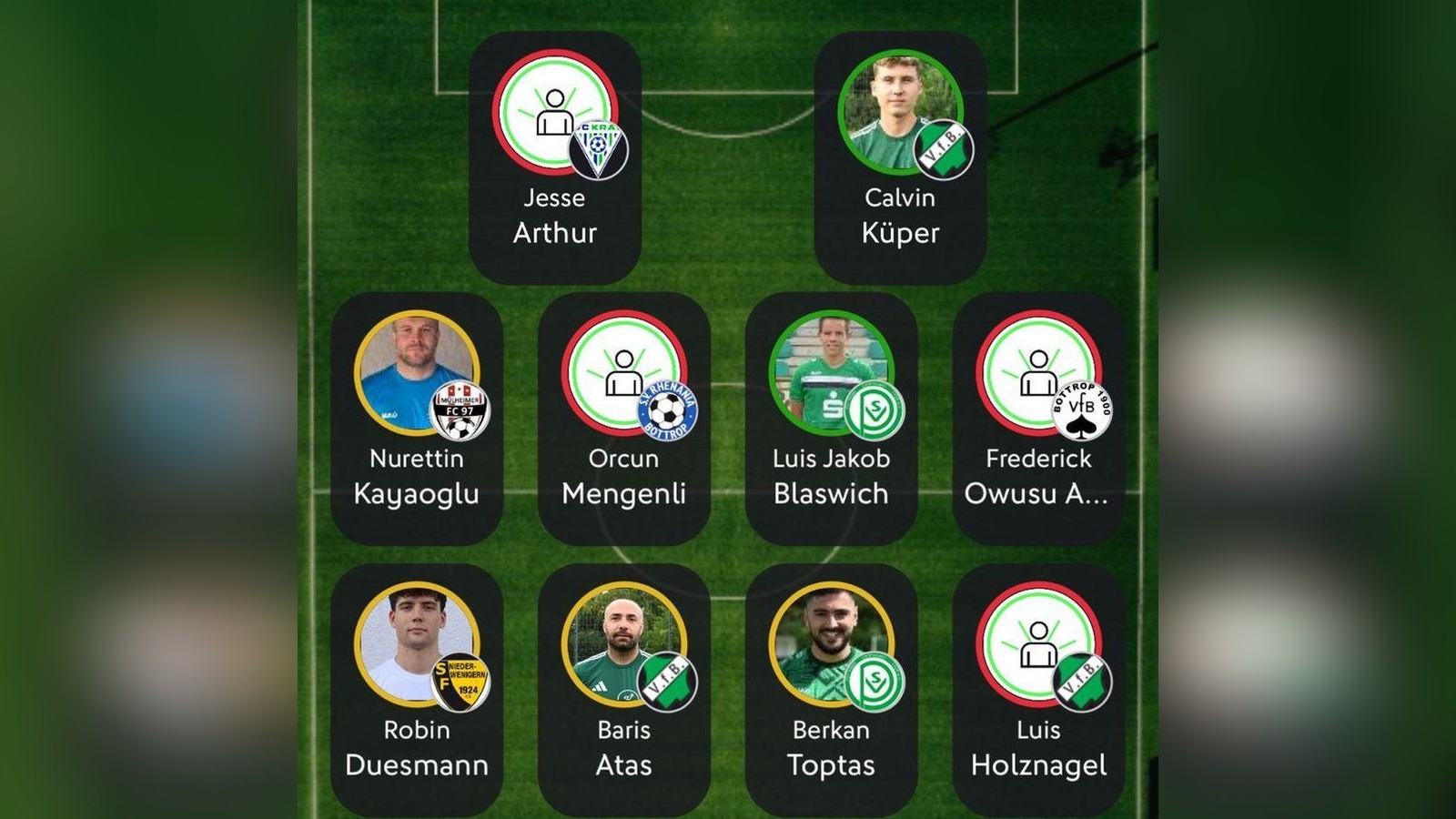The width and height of the screenshot is (1456, 819).
Task: Open Berkan Toptas's player card
Action: (x=831, y=690)
